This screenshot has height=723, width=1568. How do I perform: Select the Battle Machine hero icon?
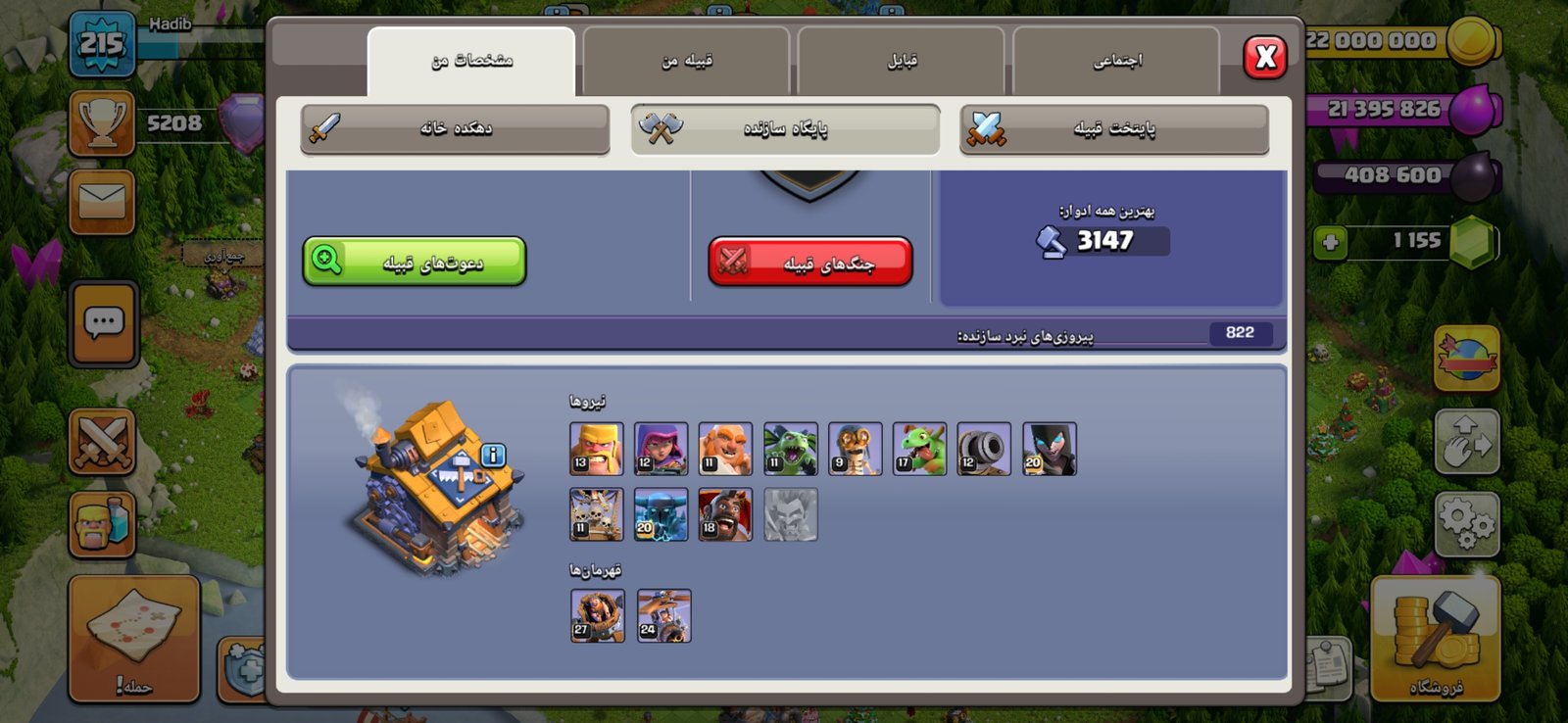(x=597, y=615)
